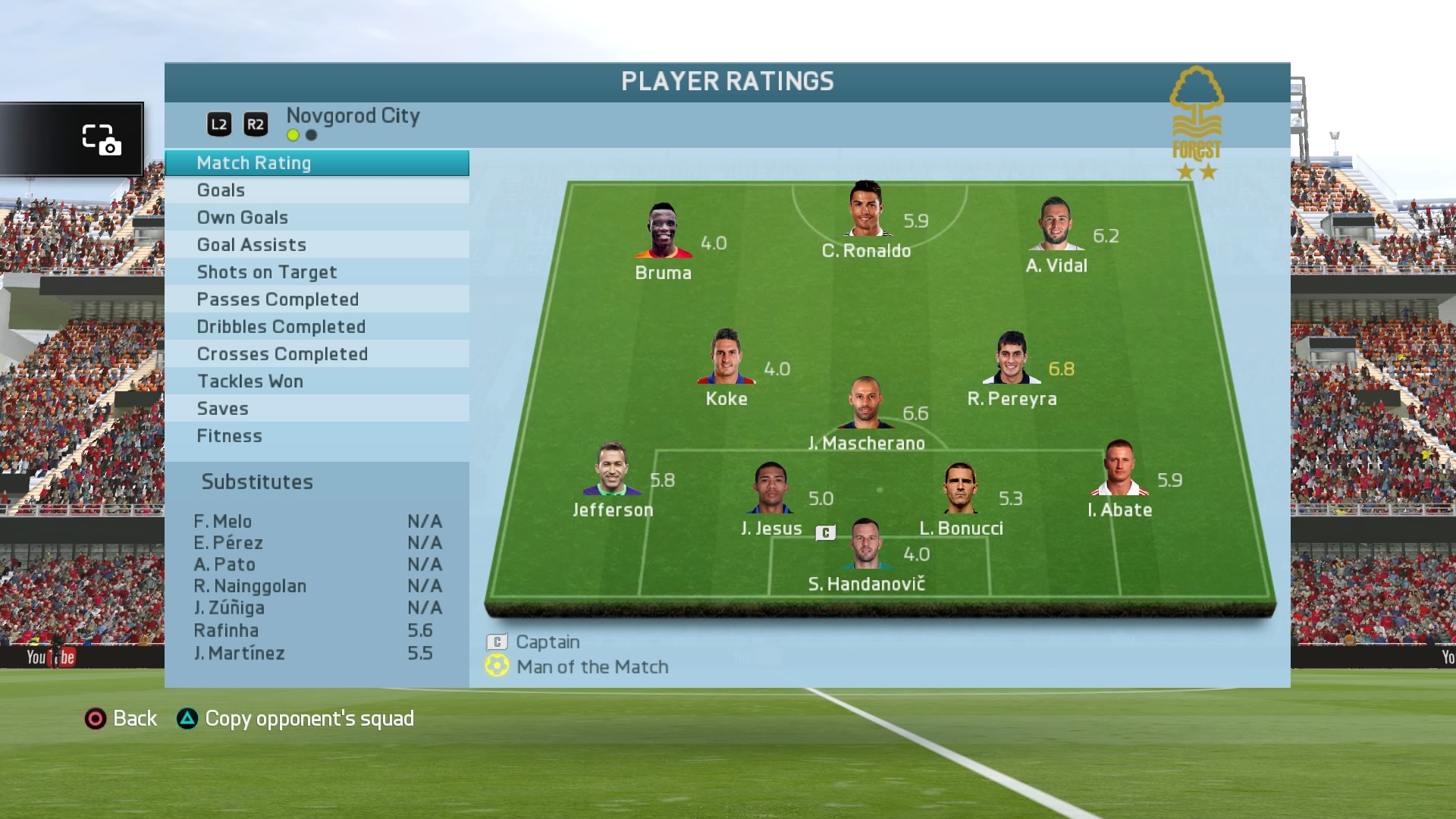Image resolution: width=1456 pixels, height=819 pixels.
Task: Go back from Player Ratings
Action: coord(121,718)
